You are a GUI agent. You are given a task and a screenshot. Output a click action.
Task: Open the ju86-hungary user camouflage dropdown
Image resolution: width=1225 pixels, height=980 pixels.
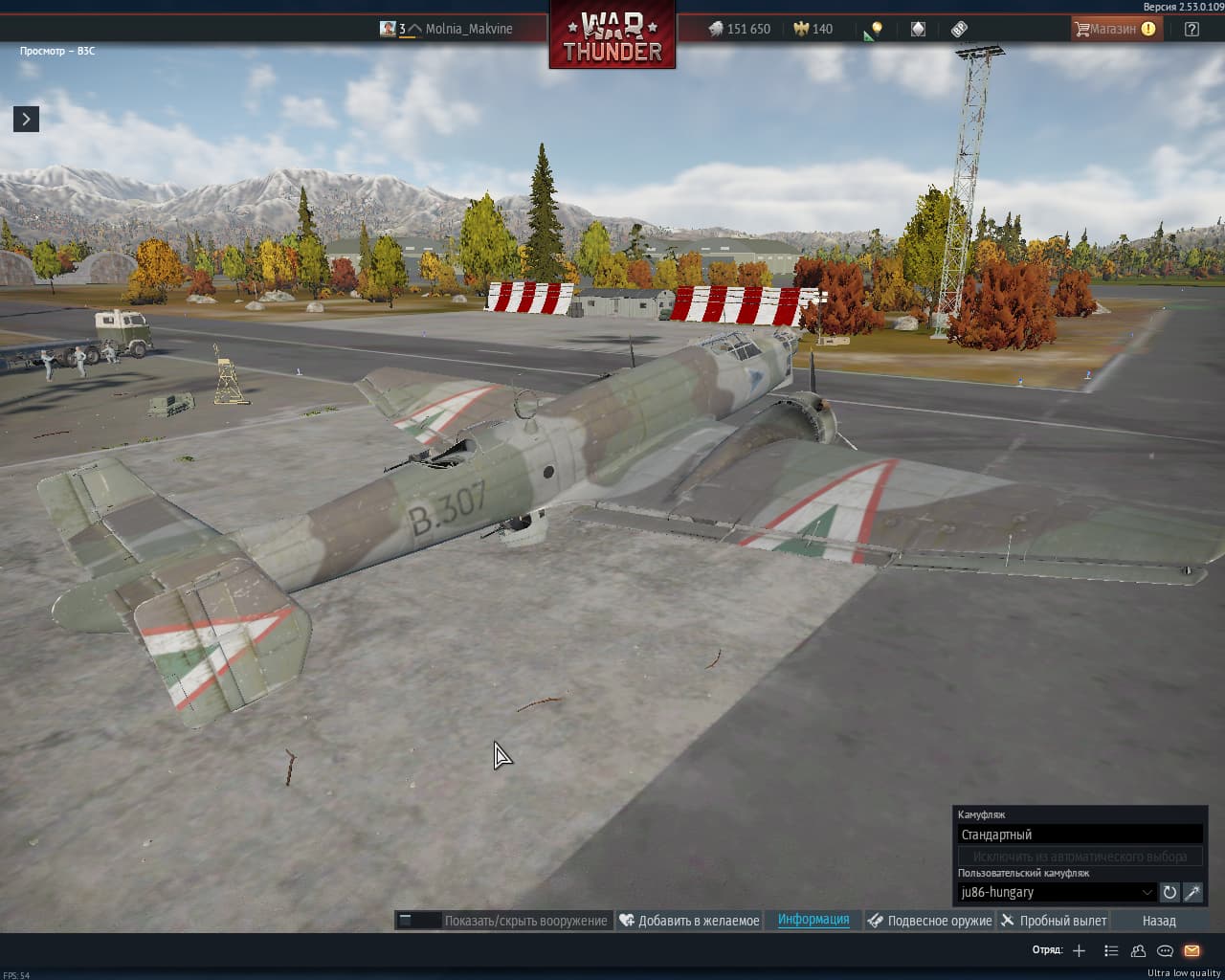(1057, 892)
